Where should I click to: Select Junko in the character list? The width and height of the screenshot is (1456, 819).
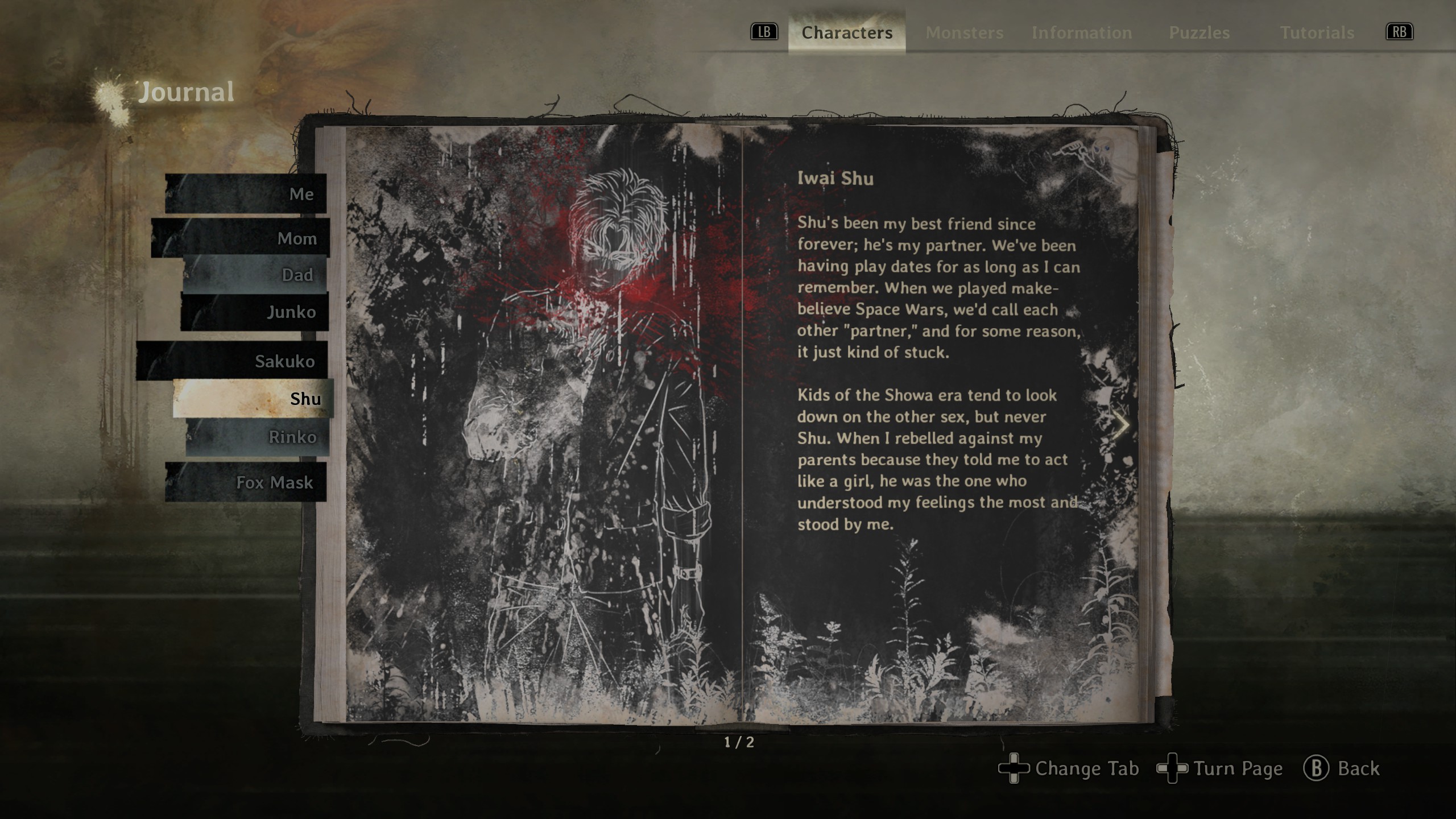point(255,312)
